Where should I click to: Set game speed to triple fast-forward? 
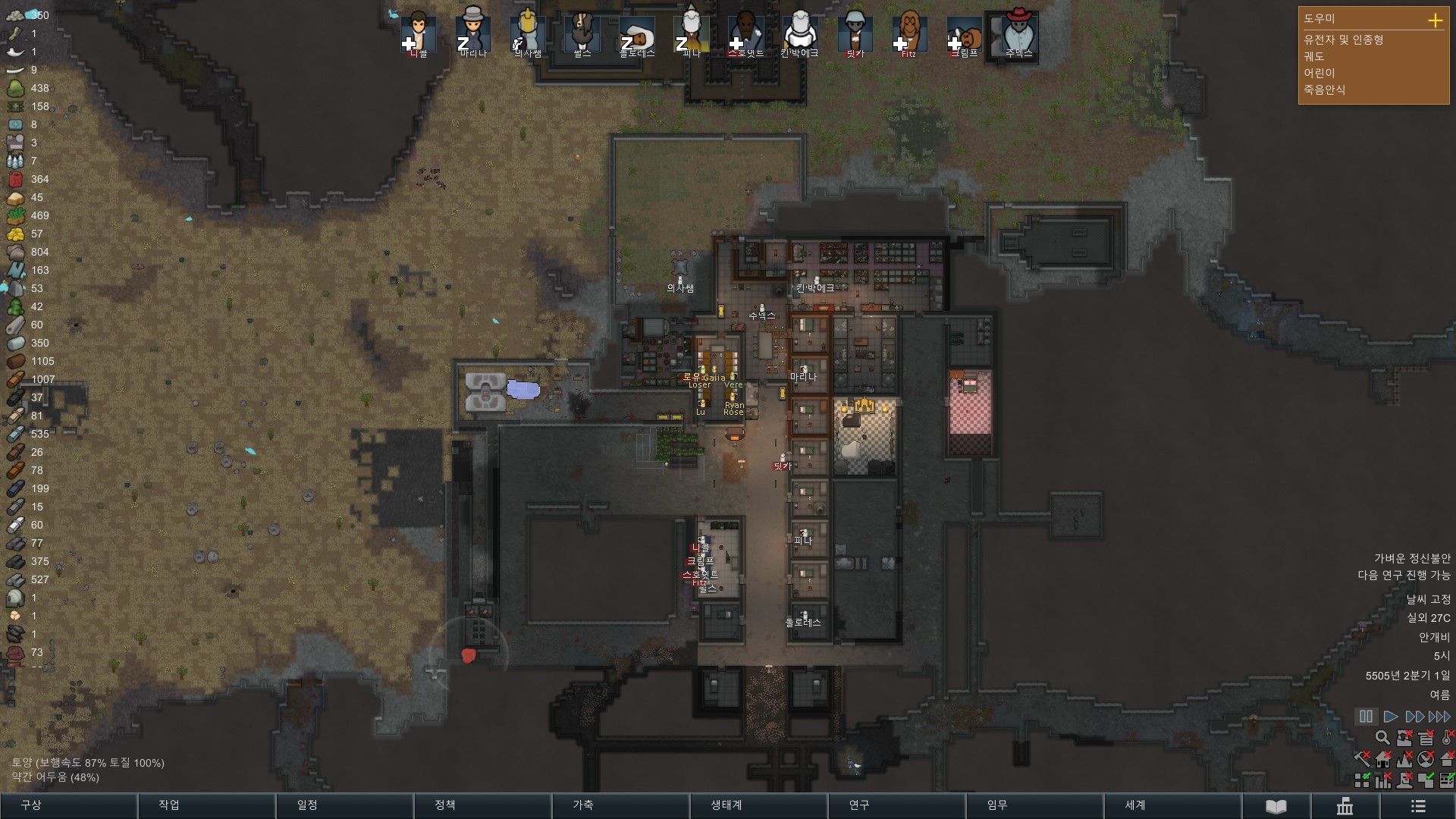point(1439,717)
